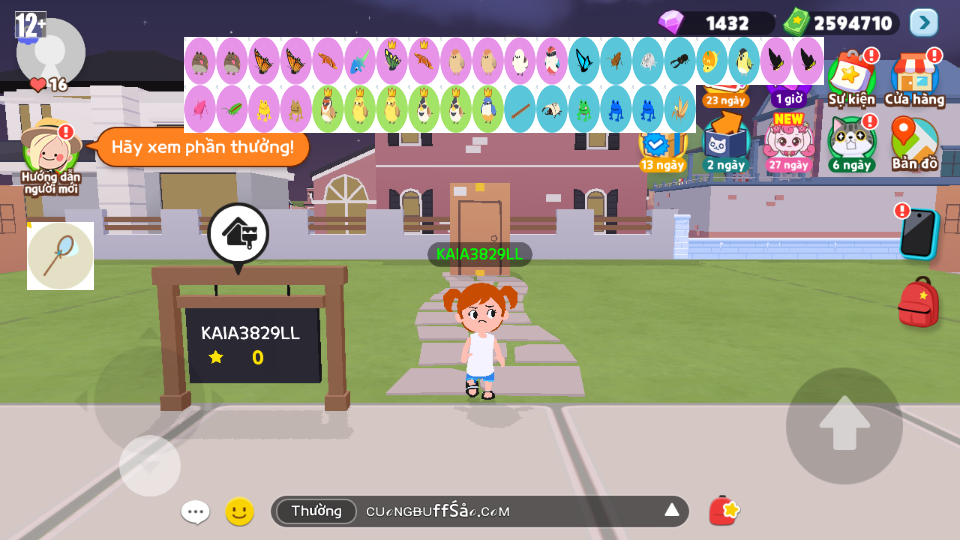Viewport: 960px width, 540px height.
Task: Open the smiley emote menu
Action: pos(239,512)
